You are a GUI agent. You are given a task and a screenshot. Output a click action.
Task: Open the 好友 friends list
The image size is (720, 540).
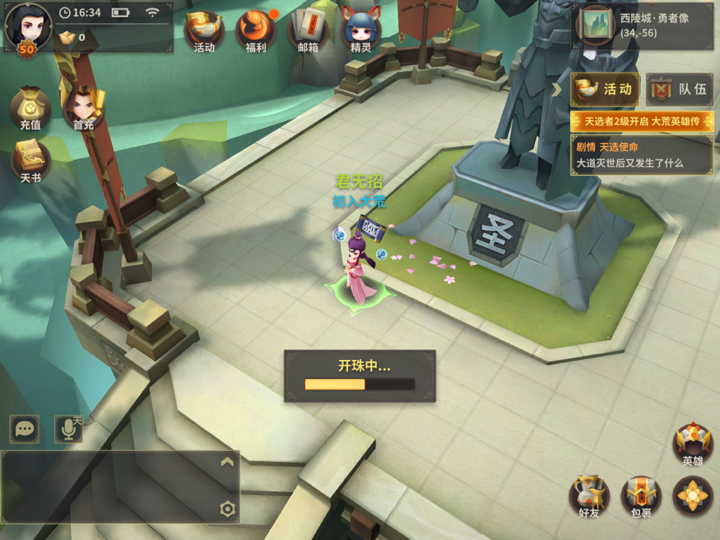pyautogui.click(x=589, y=497)
